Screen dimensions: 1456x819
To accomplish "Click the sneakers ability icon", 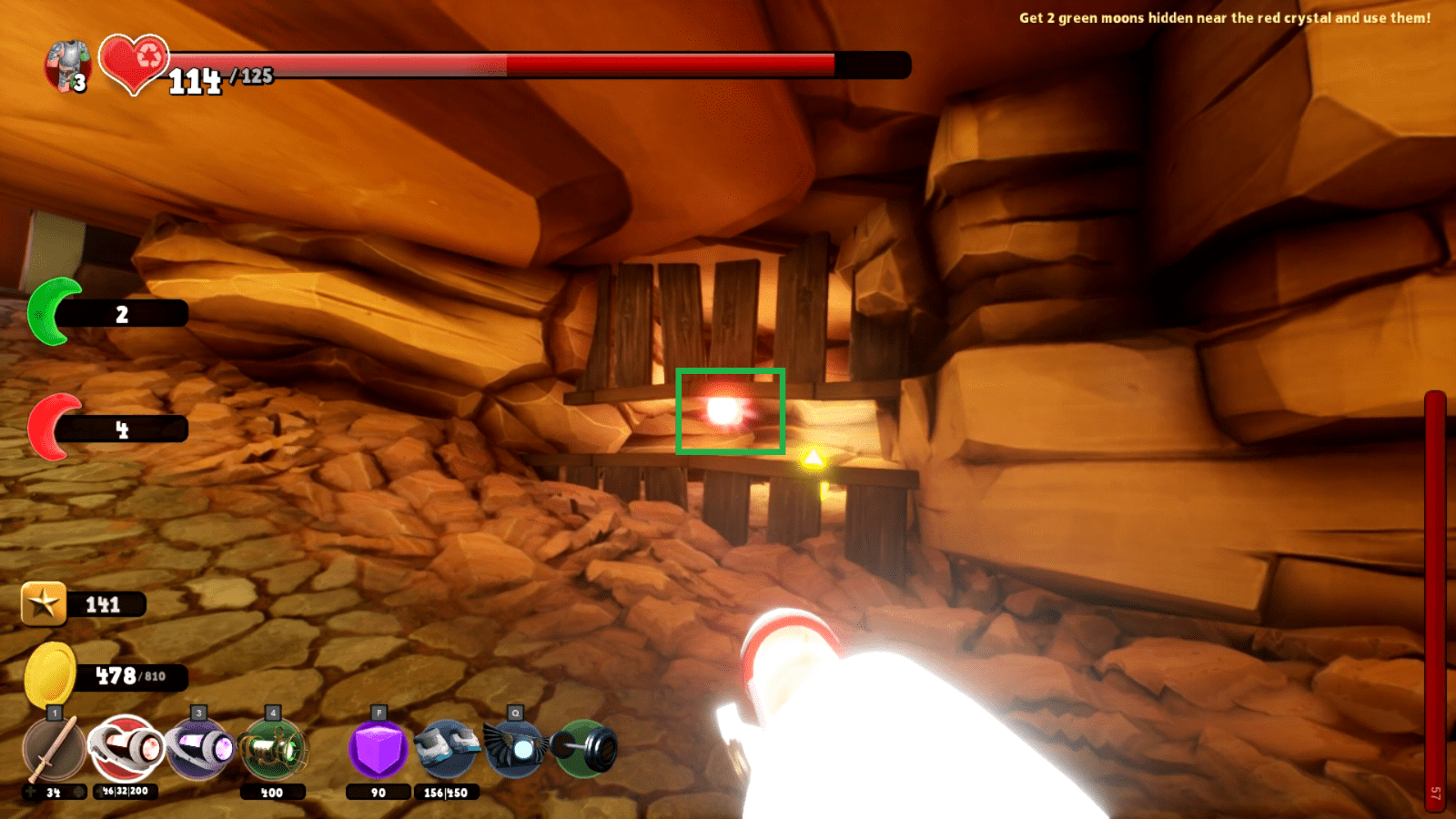I will (x=446, y=748).
